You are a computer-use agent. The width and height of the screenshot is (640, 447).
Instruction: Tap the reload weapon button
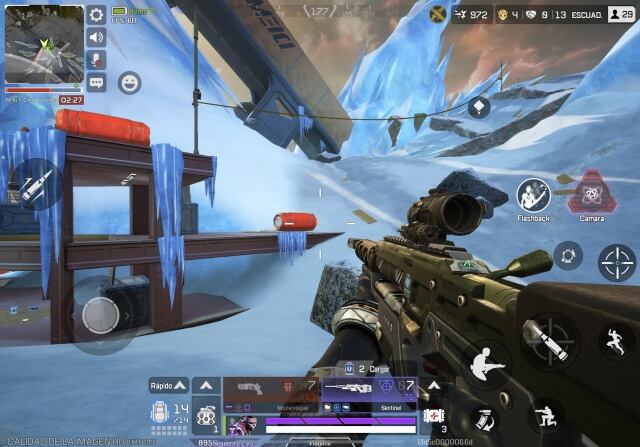(x=483, y=416)
